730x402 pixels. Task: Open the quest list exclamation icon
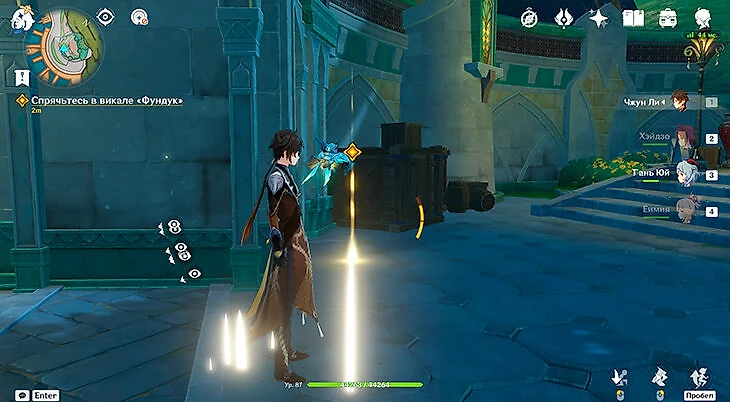tap(21, 76)
